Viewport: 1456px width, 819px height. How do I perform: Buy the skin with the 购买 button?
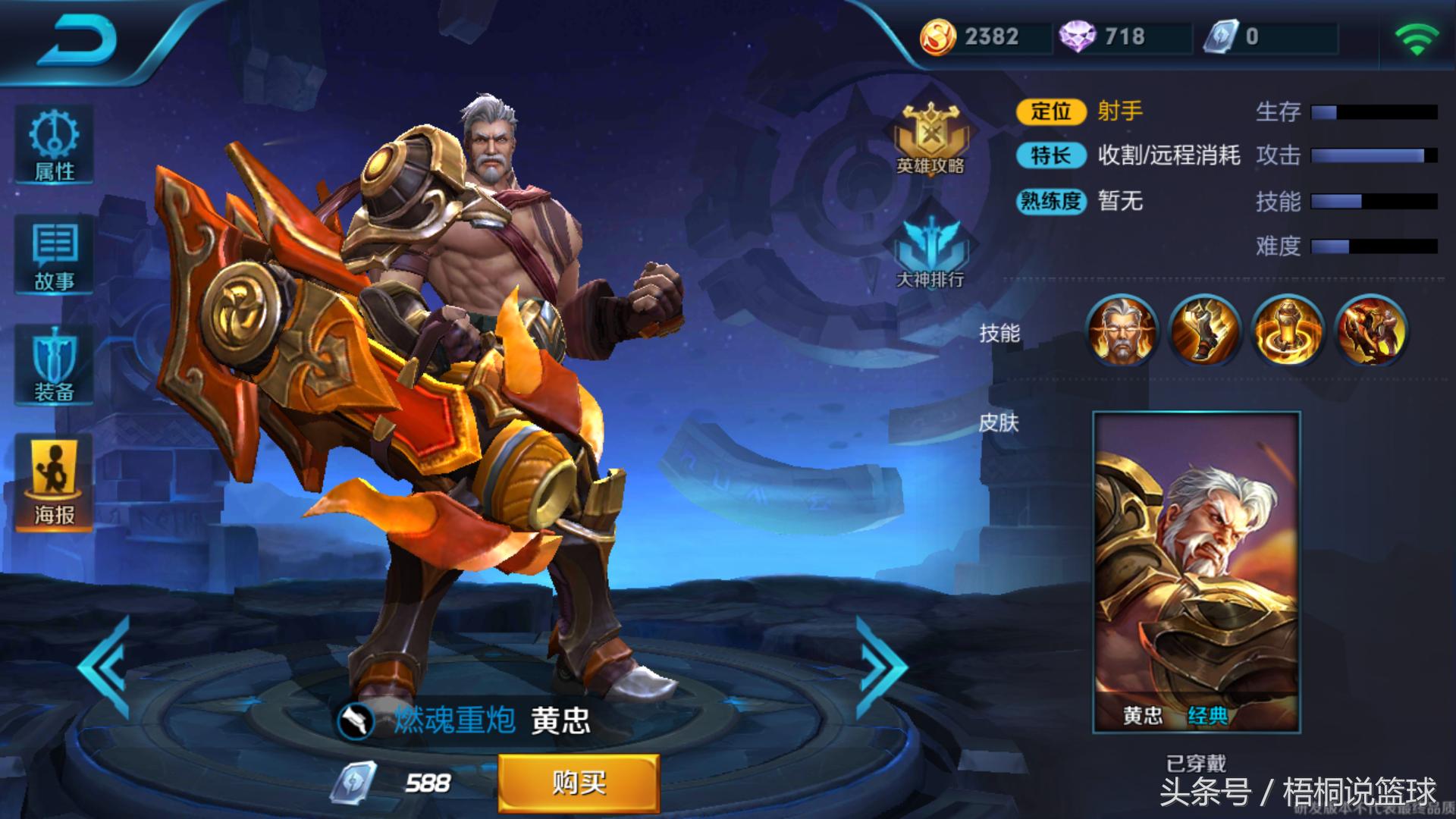(x=579, y=783)
